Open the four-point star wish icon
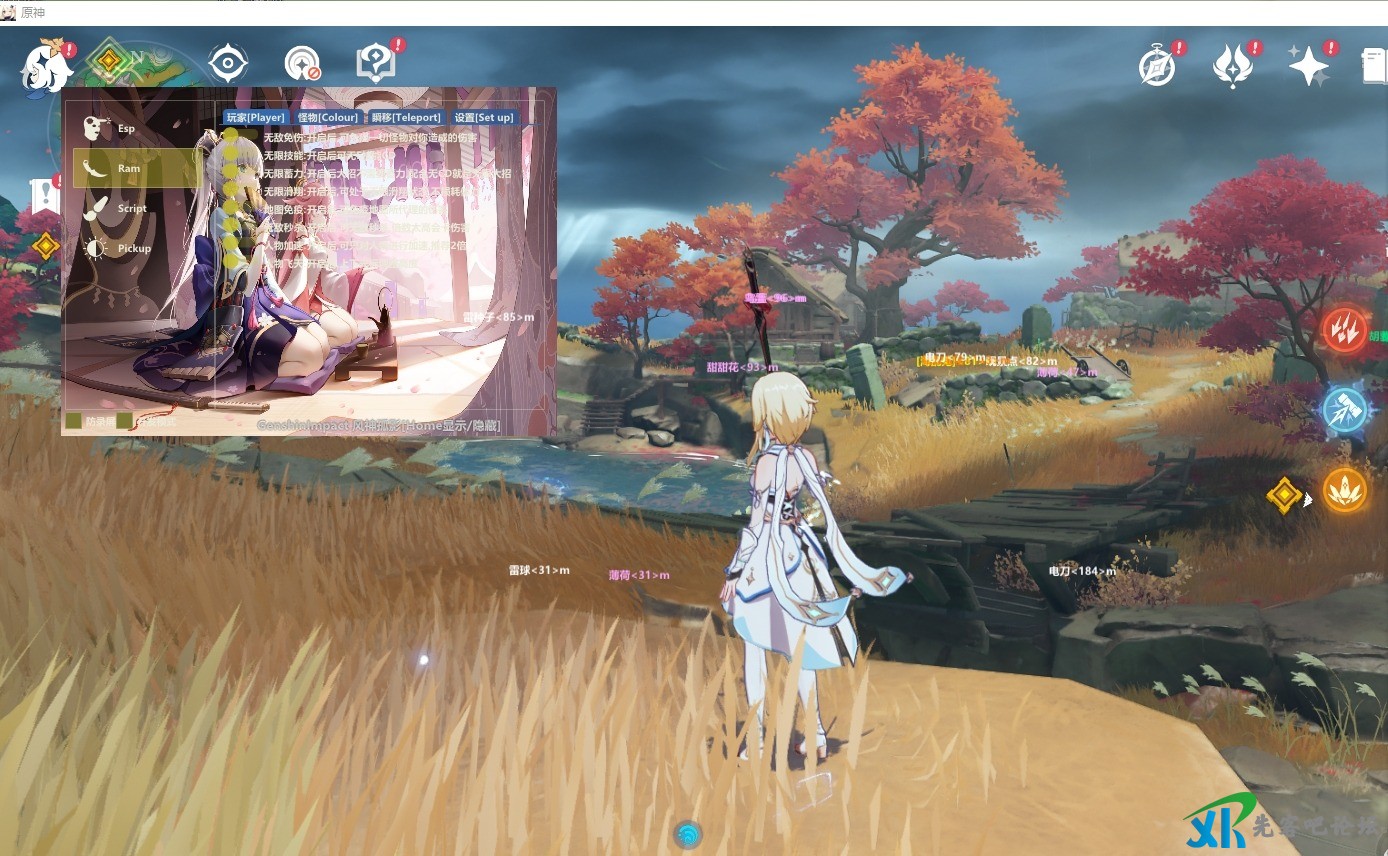Image resolution: width=1388 pixels, height=856 pixels. 1308,67
